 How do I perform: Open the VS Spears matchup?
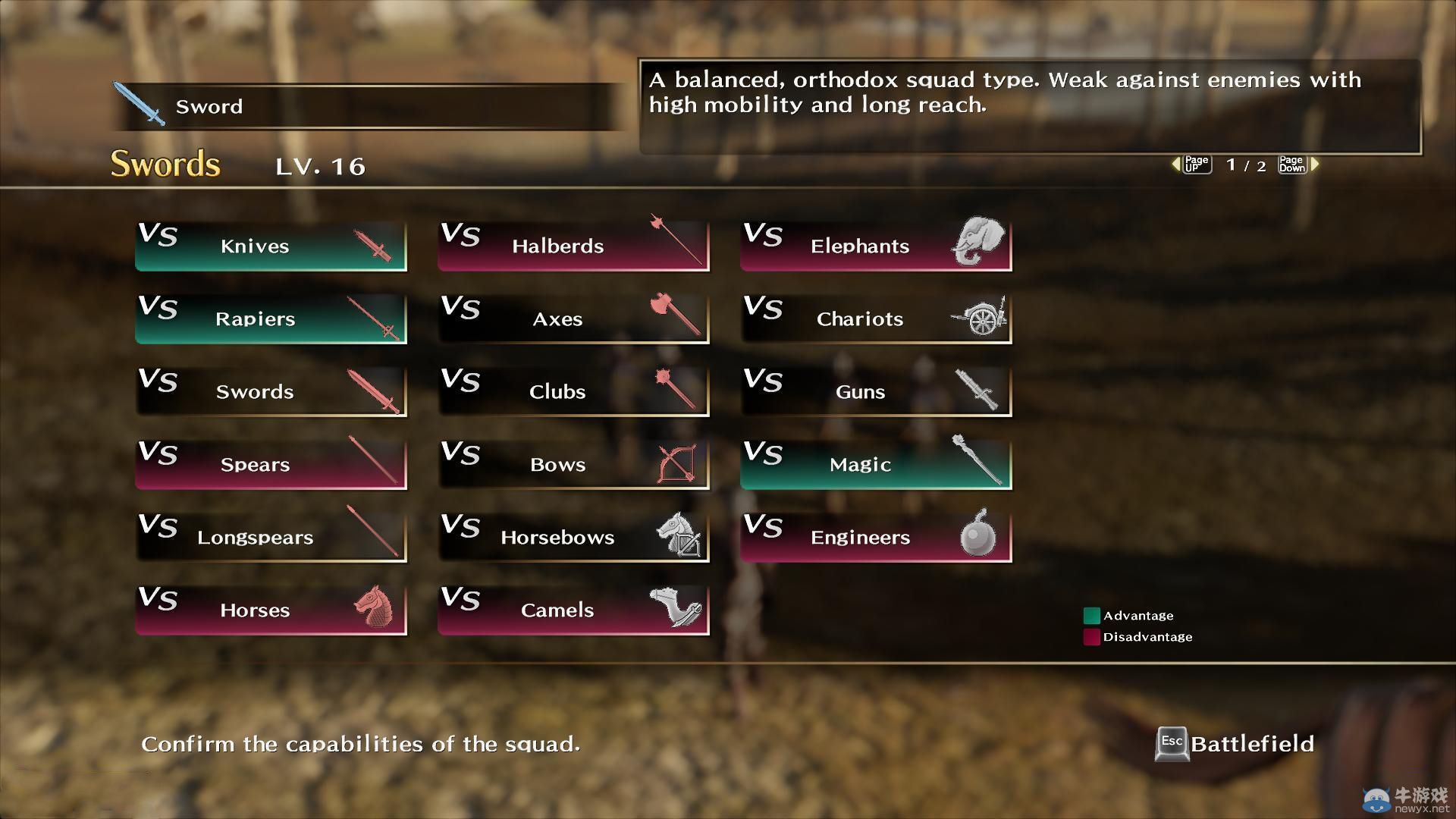coord(271,464)
